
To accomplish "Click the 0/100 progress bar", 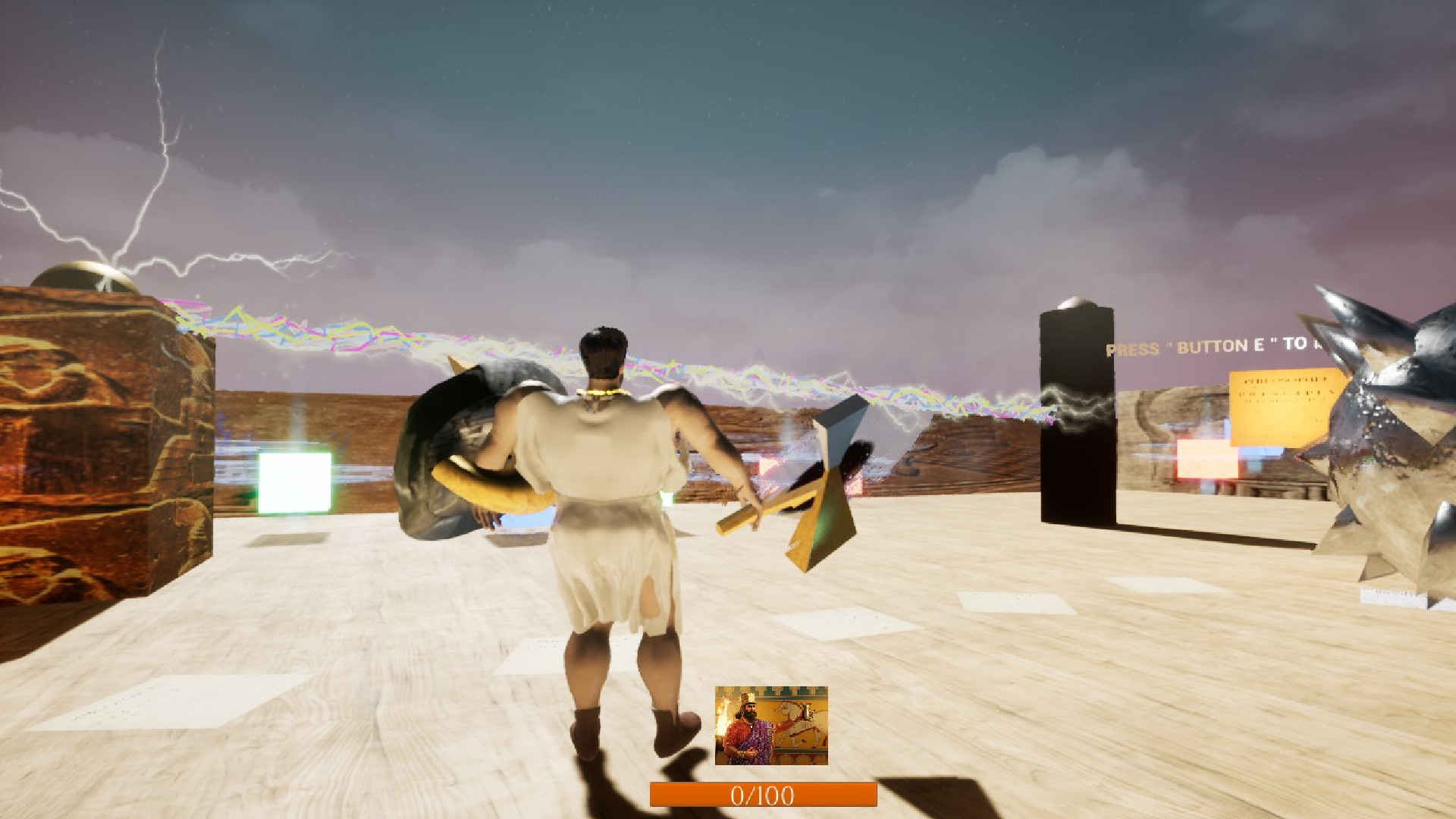I will tap(762, 795).
